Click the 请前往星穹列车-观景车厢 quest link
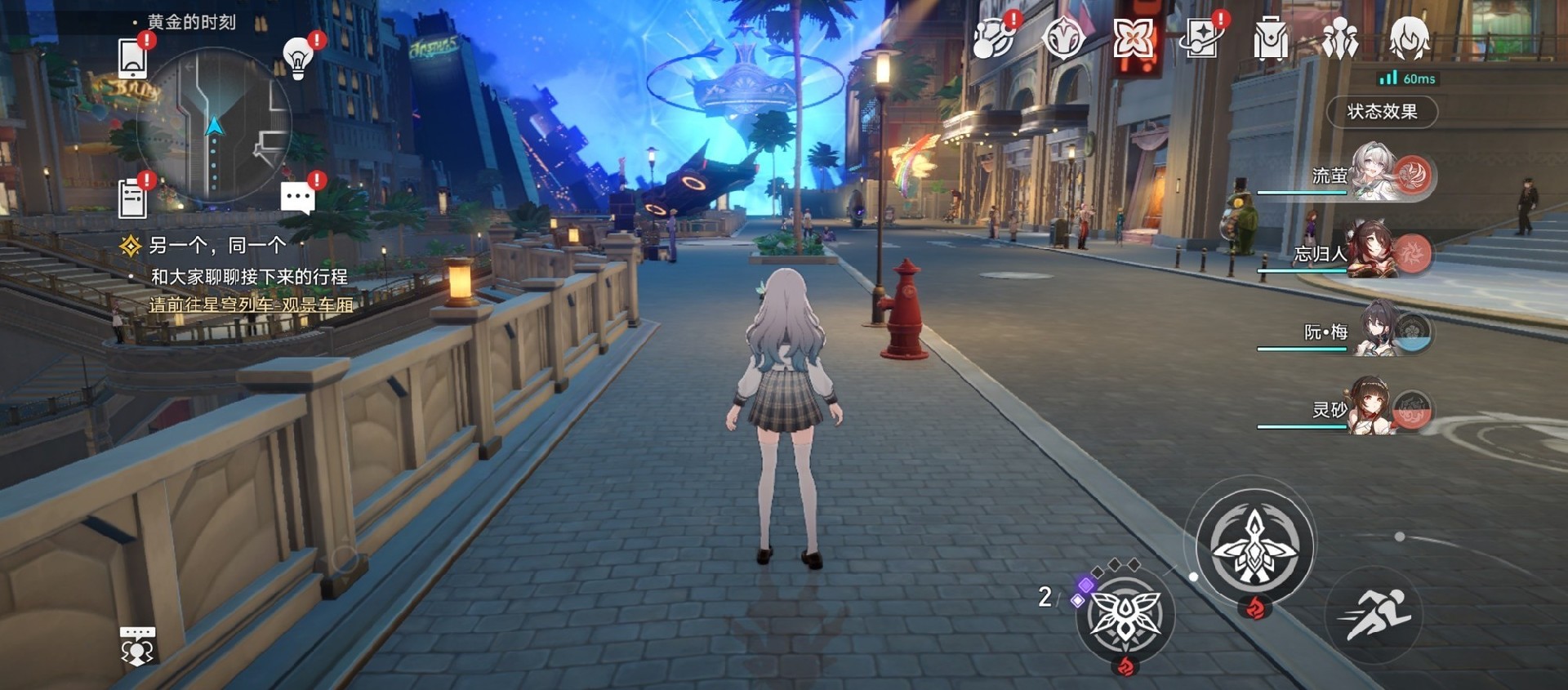1568x690 pixels. [x=251, y=305]
